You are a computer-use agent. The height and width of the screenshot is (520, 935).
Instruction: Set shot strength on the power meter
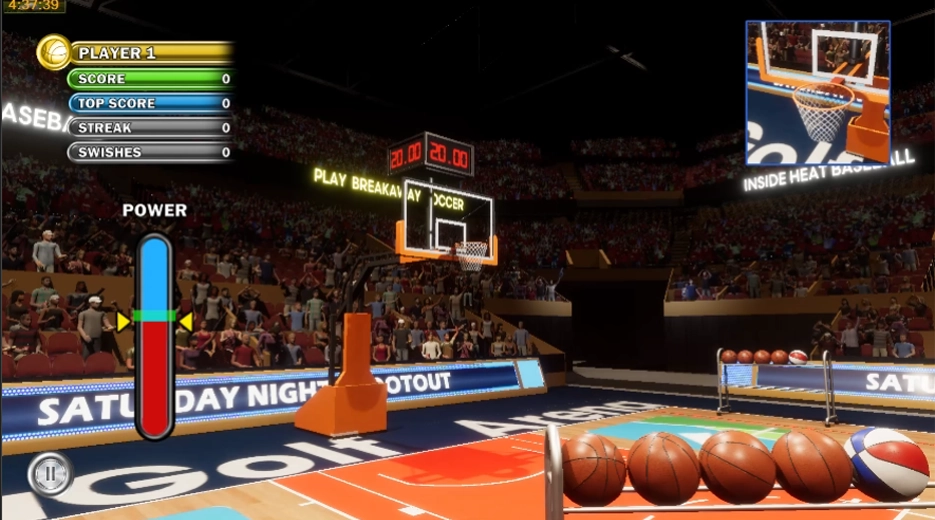pos(155,335)
